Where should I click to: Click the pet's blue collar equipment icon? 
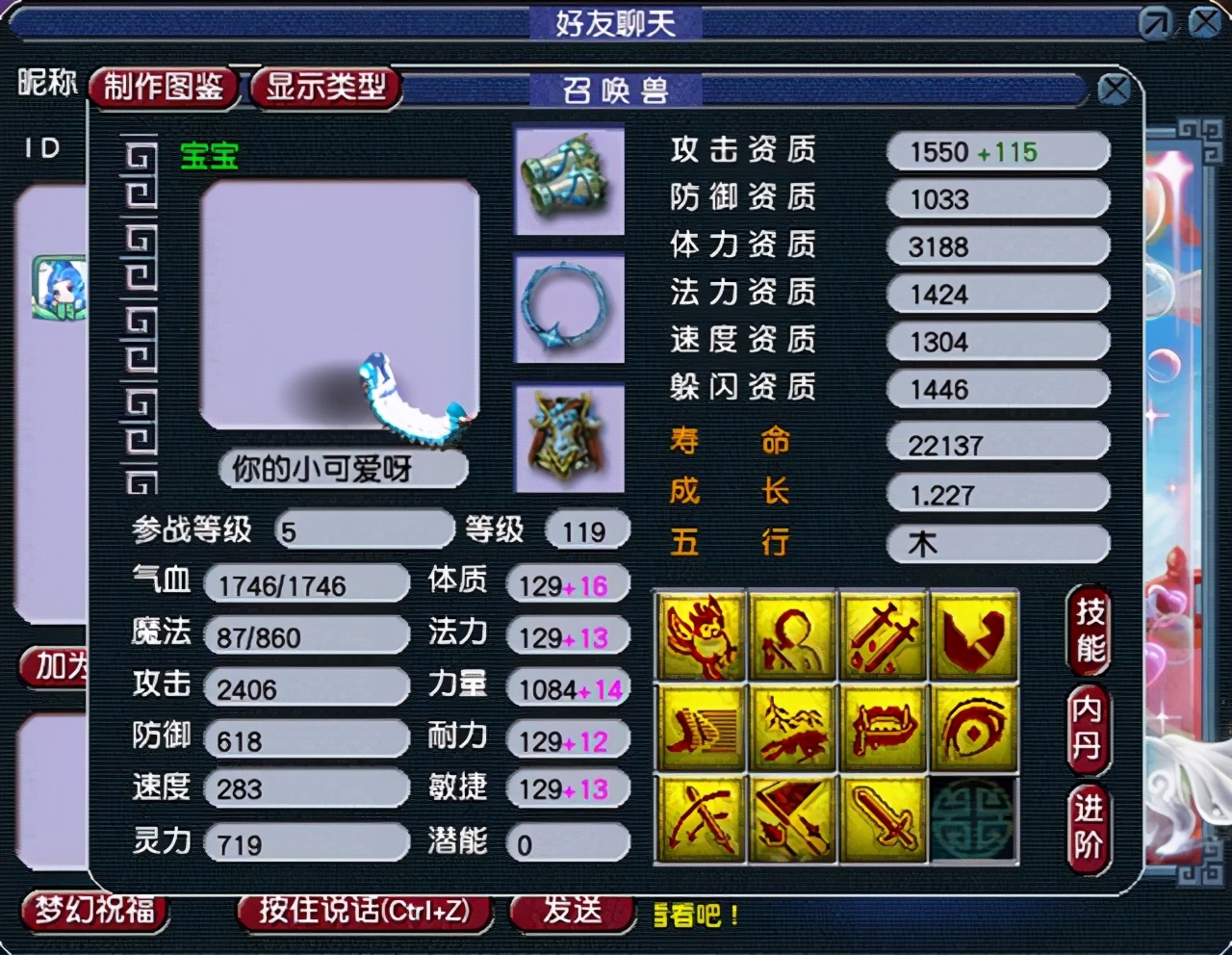point(570,308)
